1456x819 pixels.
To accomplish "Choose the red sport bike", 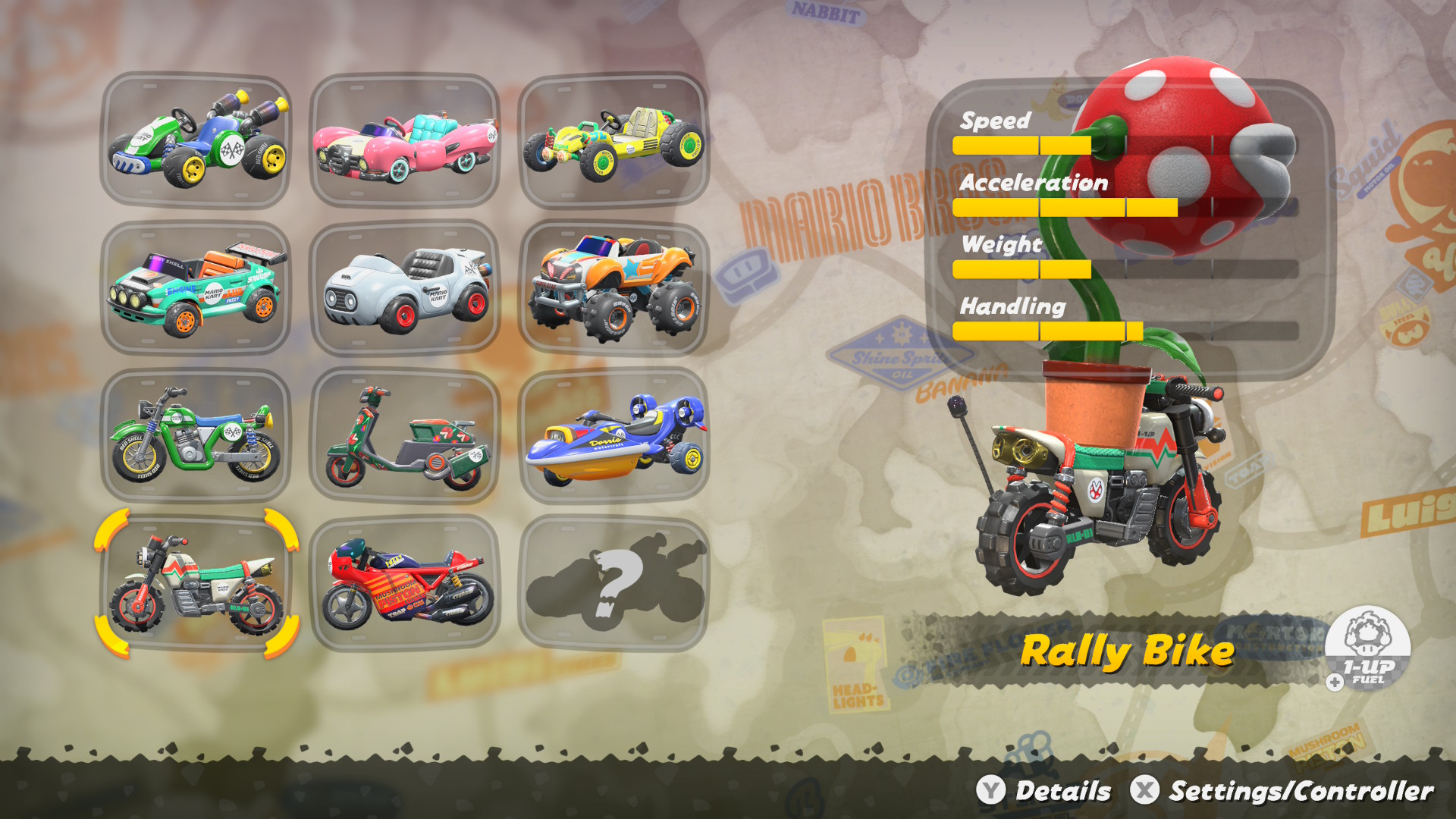I will pyautogui.click(x=405, y=584).
